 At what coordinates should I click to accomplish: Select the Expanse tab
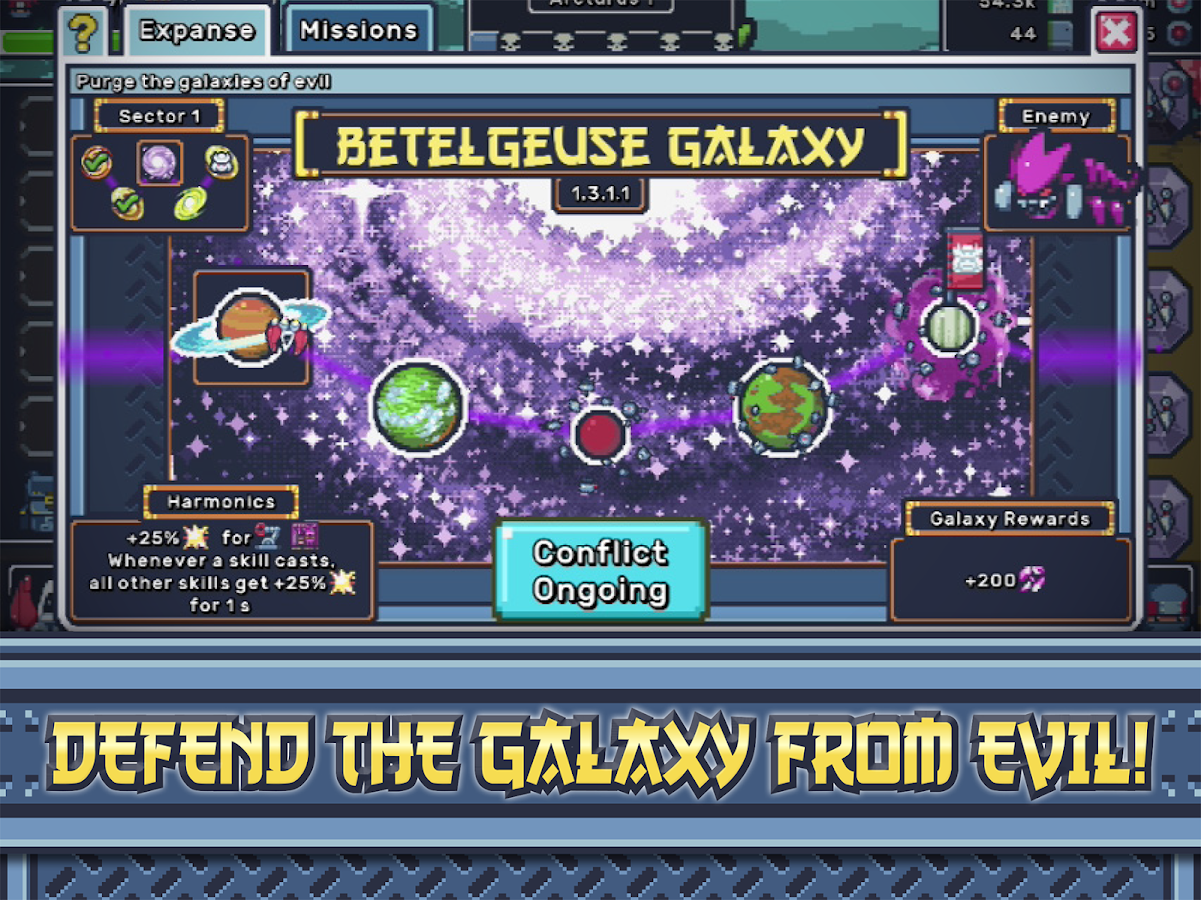(x=197, y=31)
